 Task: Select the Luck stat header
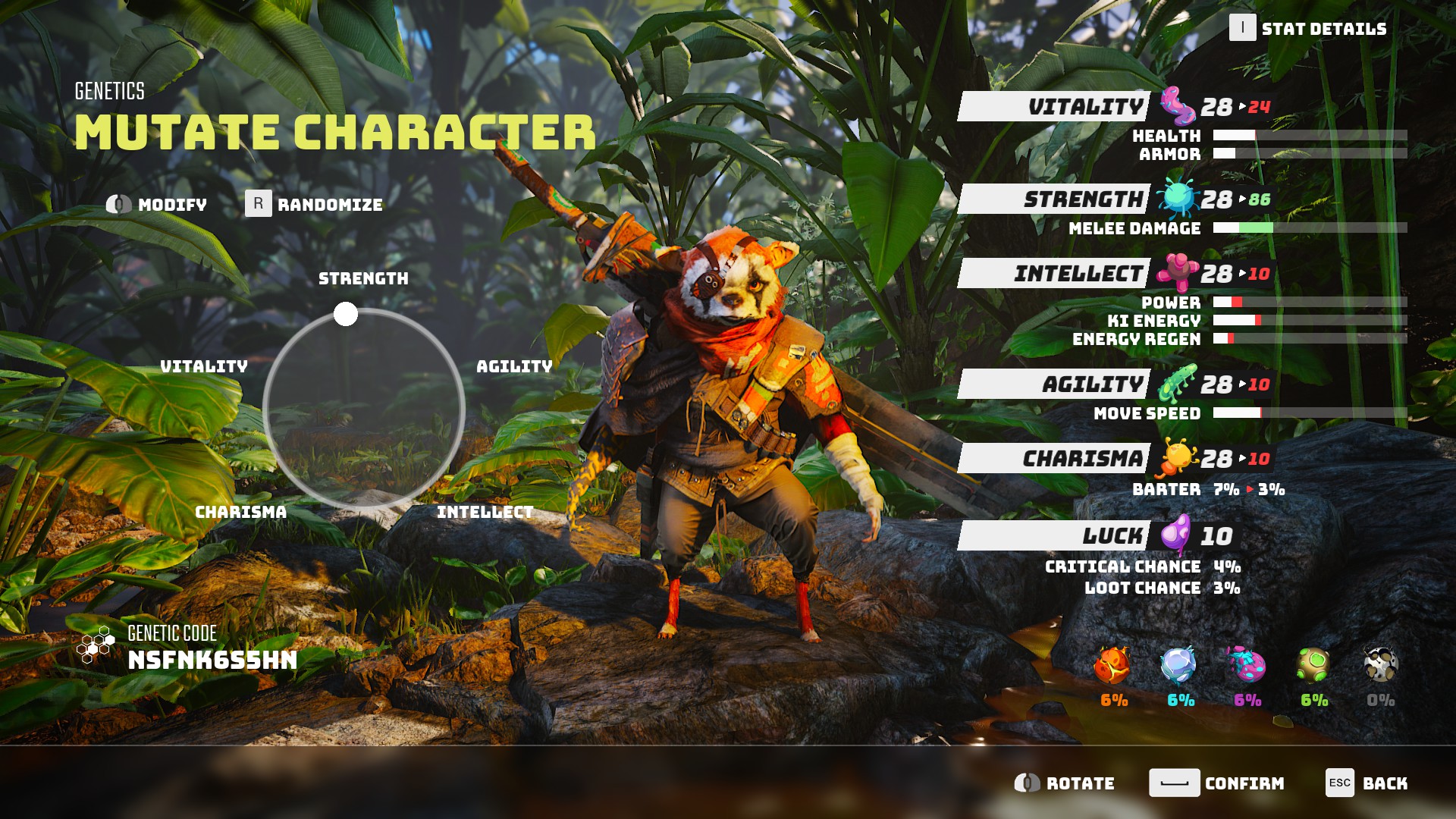[1054, 536]
